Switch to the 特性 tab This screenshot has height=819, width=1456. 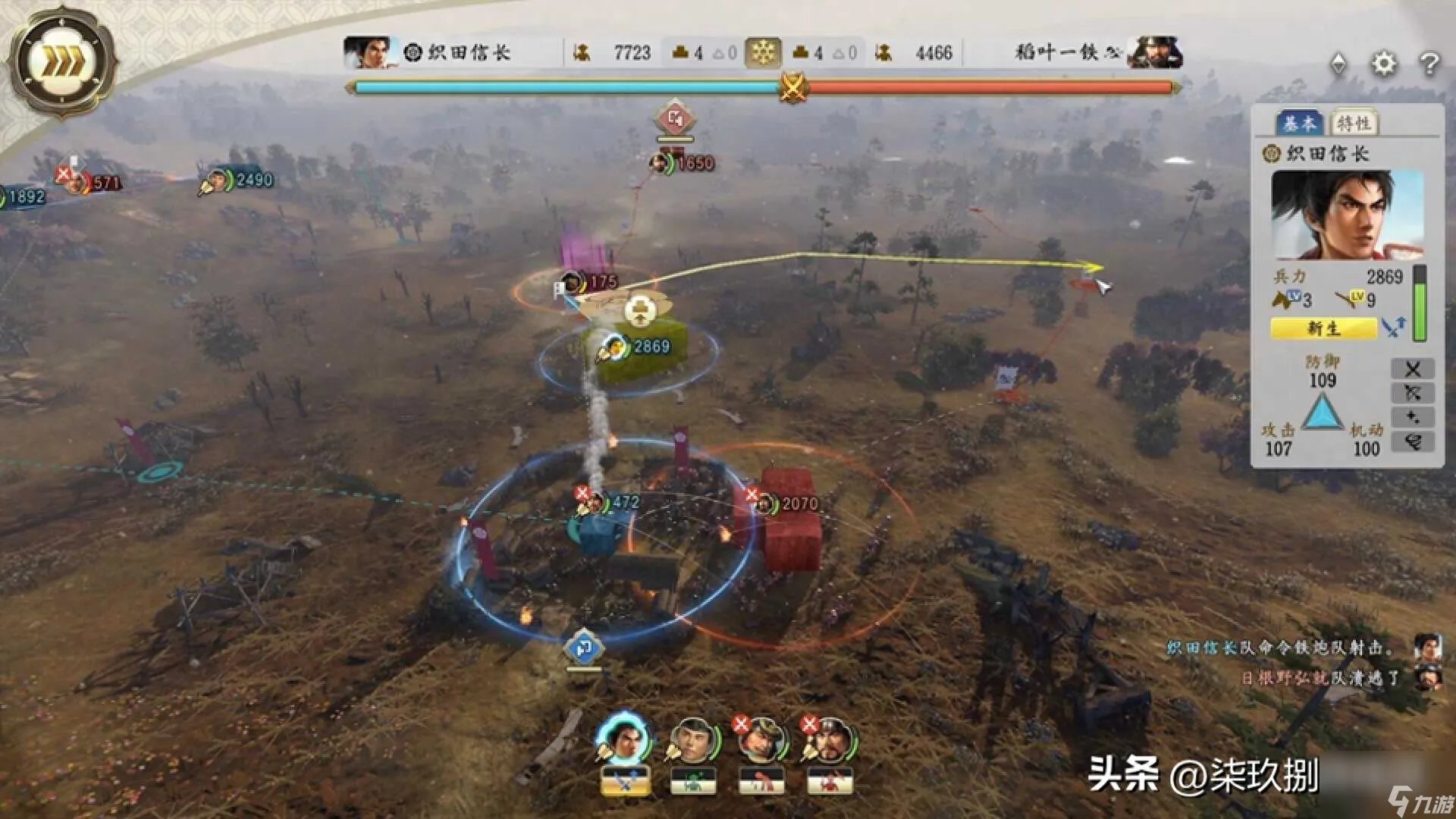point(1353,123)
